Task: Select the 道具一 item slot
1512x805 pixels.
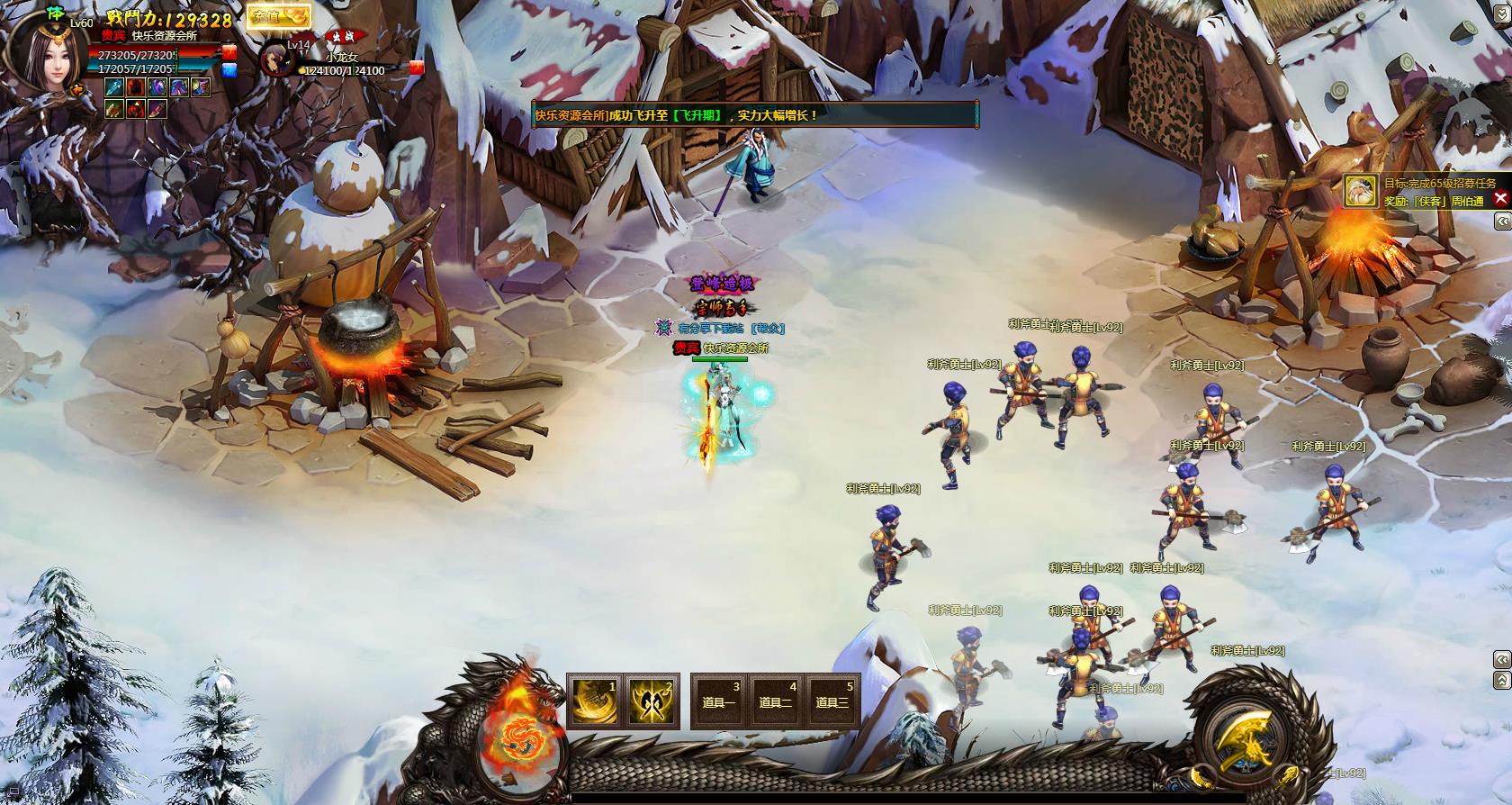Action: pos(718,701)
